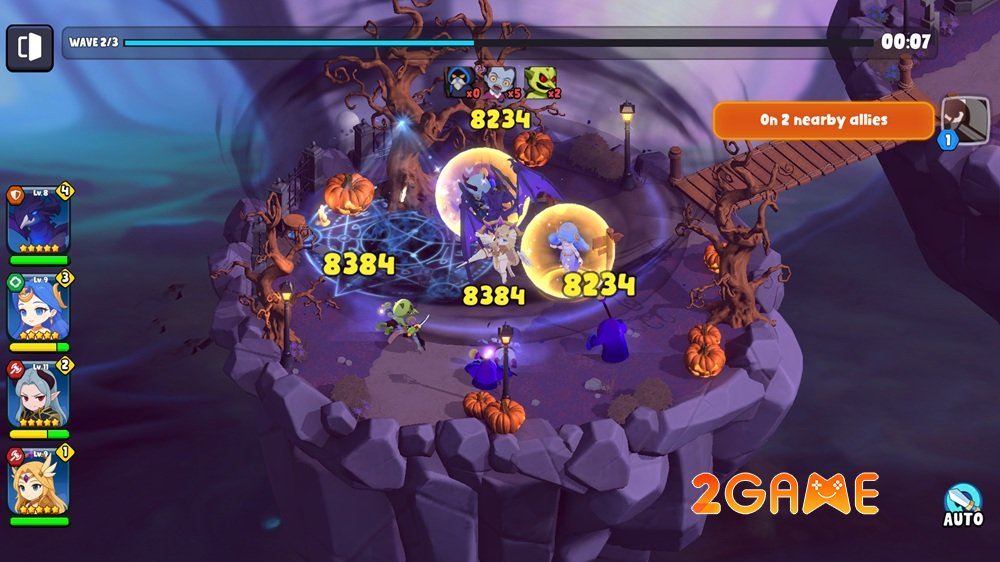Open the exit menu door button
The image size is (1000, 562).
pos(30,47)
